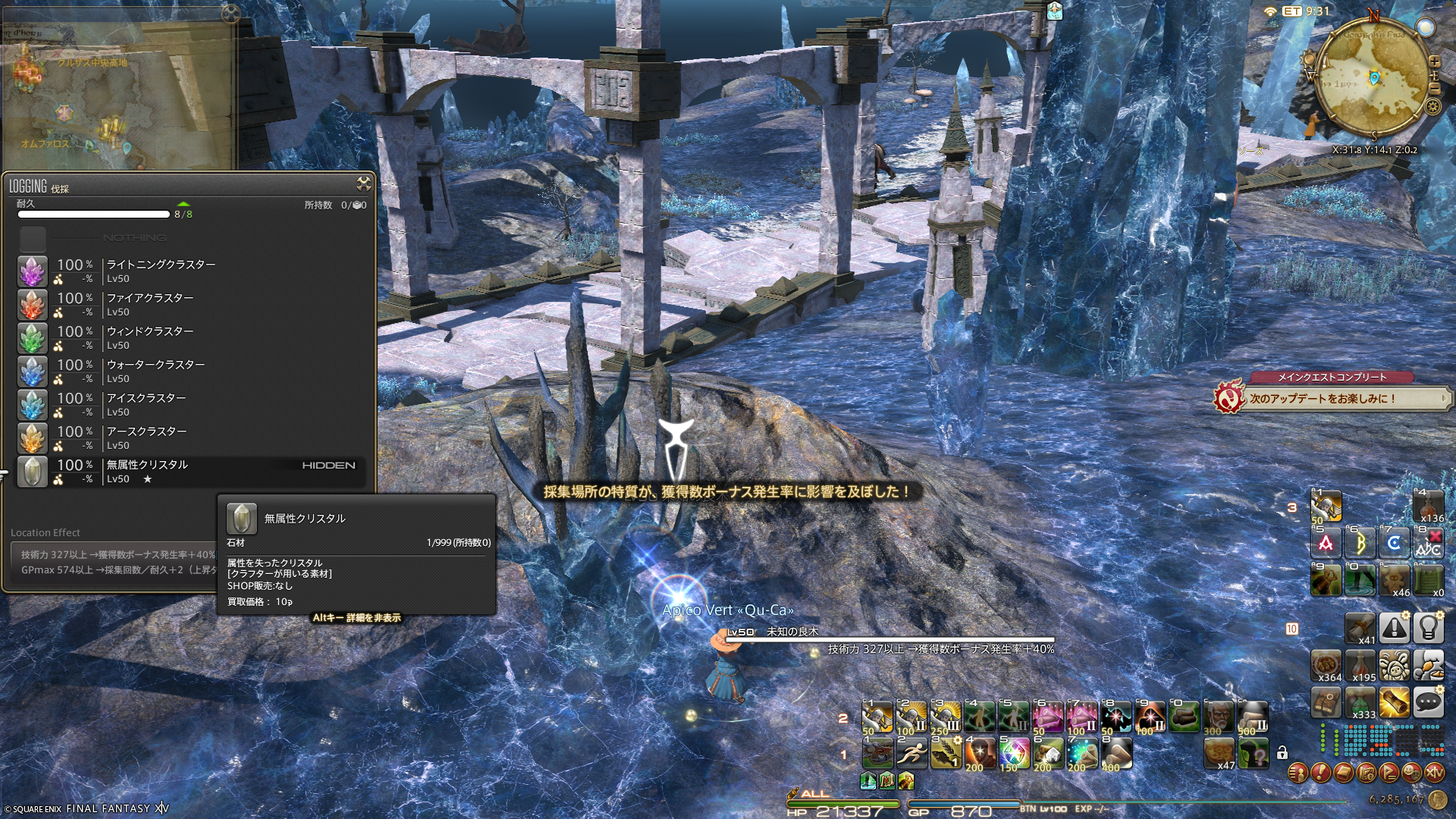Activate the running figure Sprint action
The height and width of the screenshot is (819, 1456).
coord(911,753)
